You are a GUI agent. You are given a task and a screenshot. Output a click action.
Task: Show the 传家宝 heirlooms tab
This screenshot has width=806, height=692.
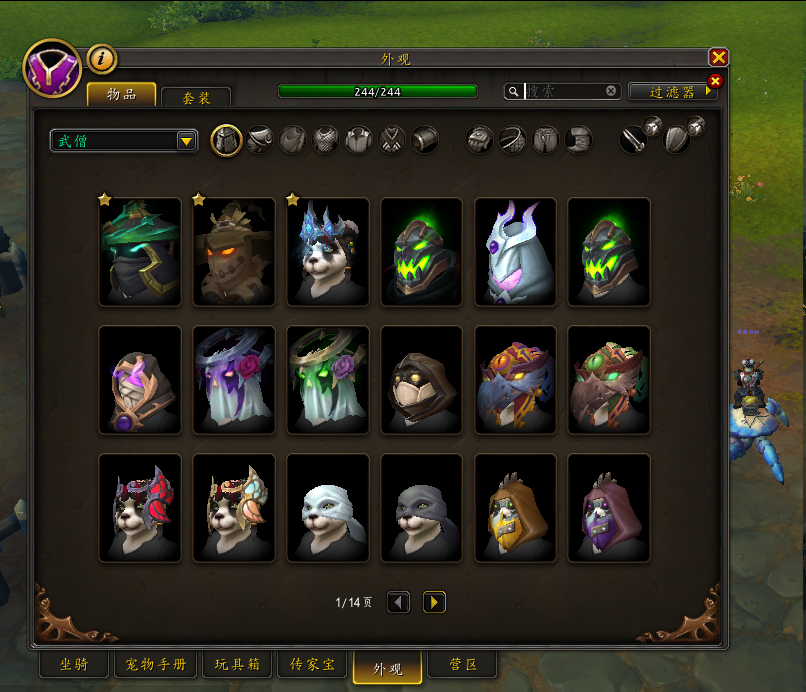coord(311,664)
